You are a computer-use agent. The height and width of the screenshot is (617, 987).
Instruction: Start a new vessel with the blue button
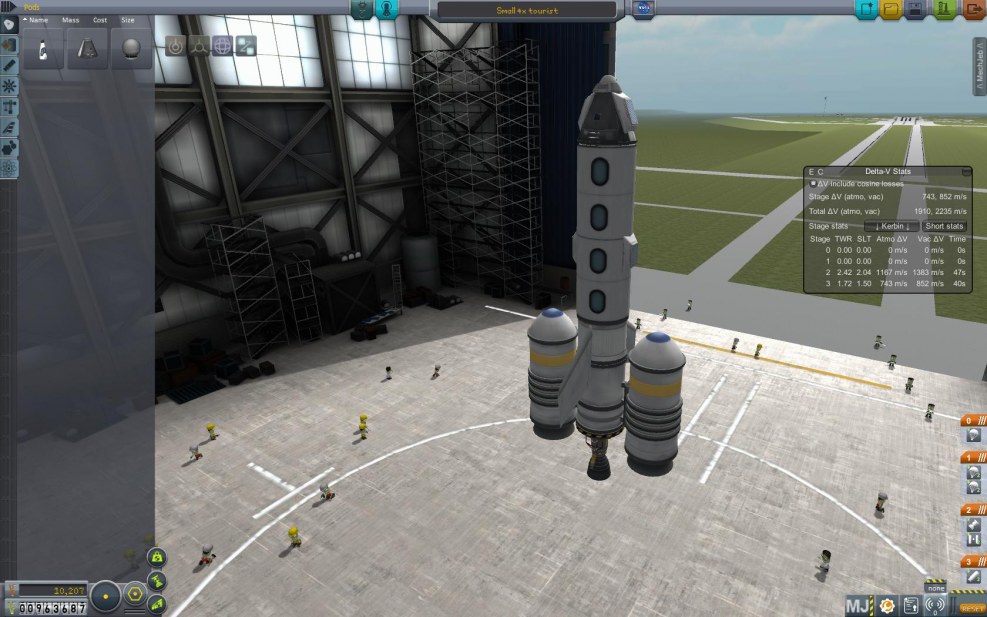point(864,10)
